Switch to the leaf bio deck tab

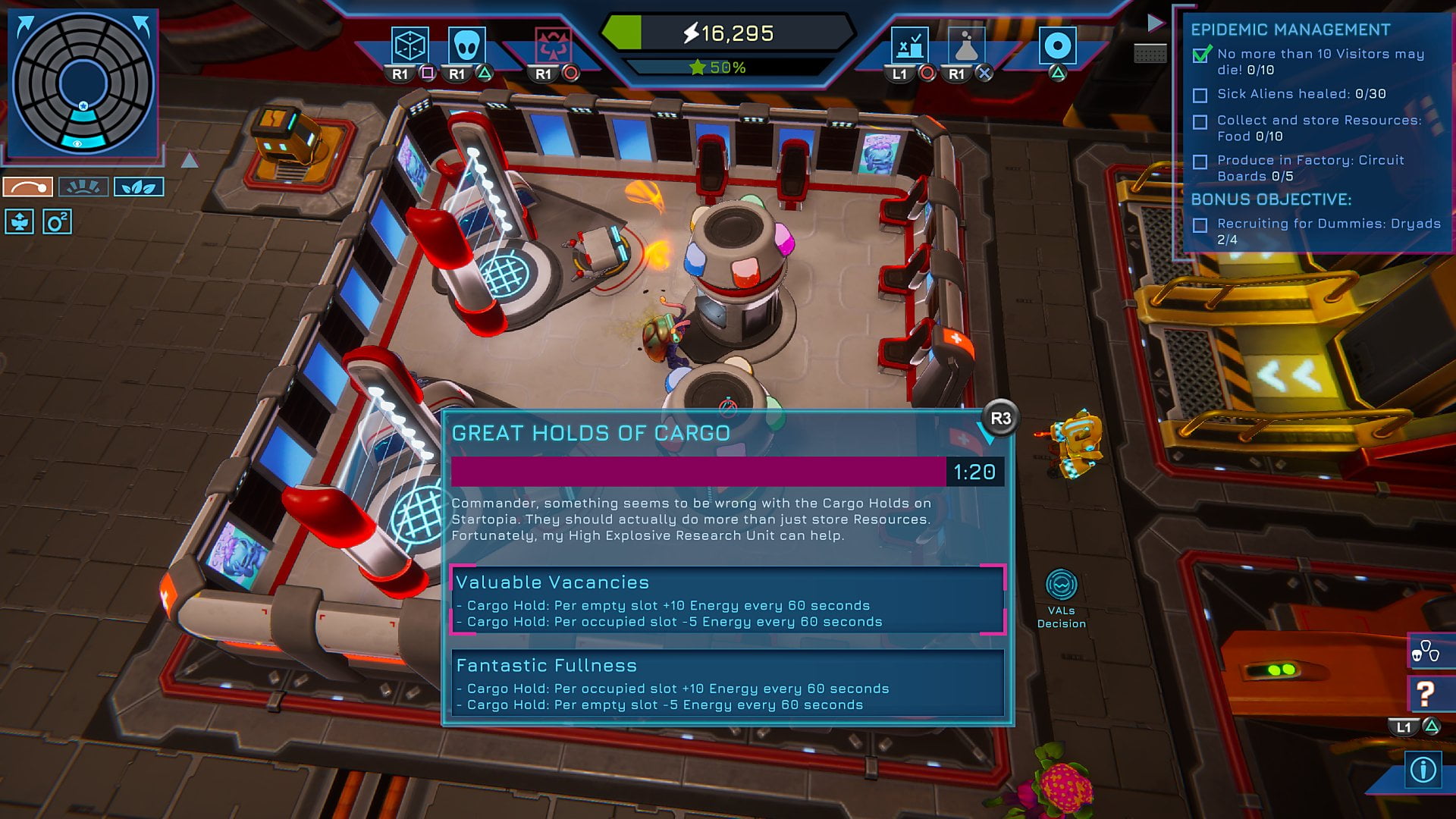pyautogui.click(x=139, y=187)
